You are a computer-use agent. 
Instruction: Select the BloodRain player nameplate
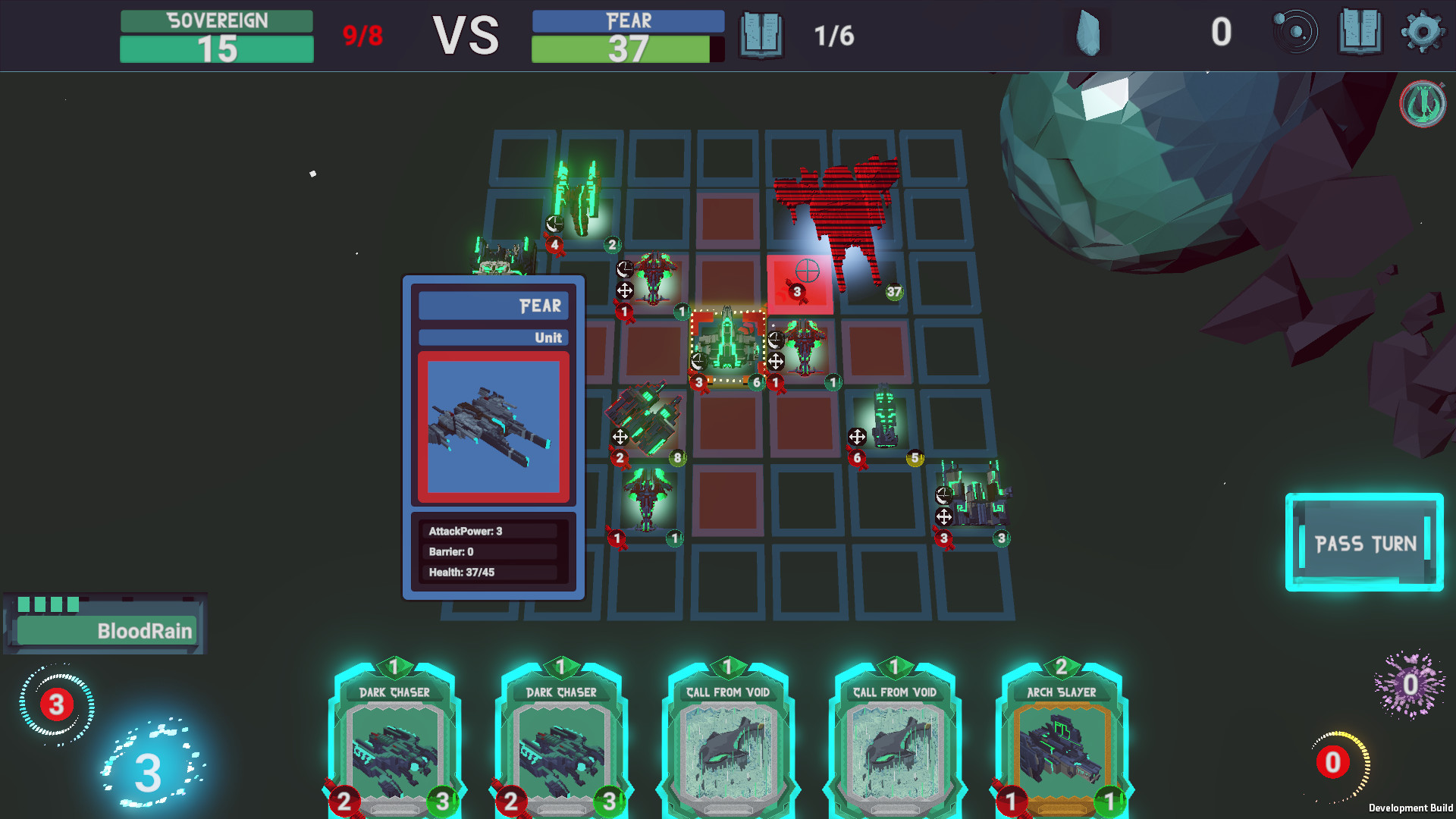click(106, 630)
